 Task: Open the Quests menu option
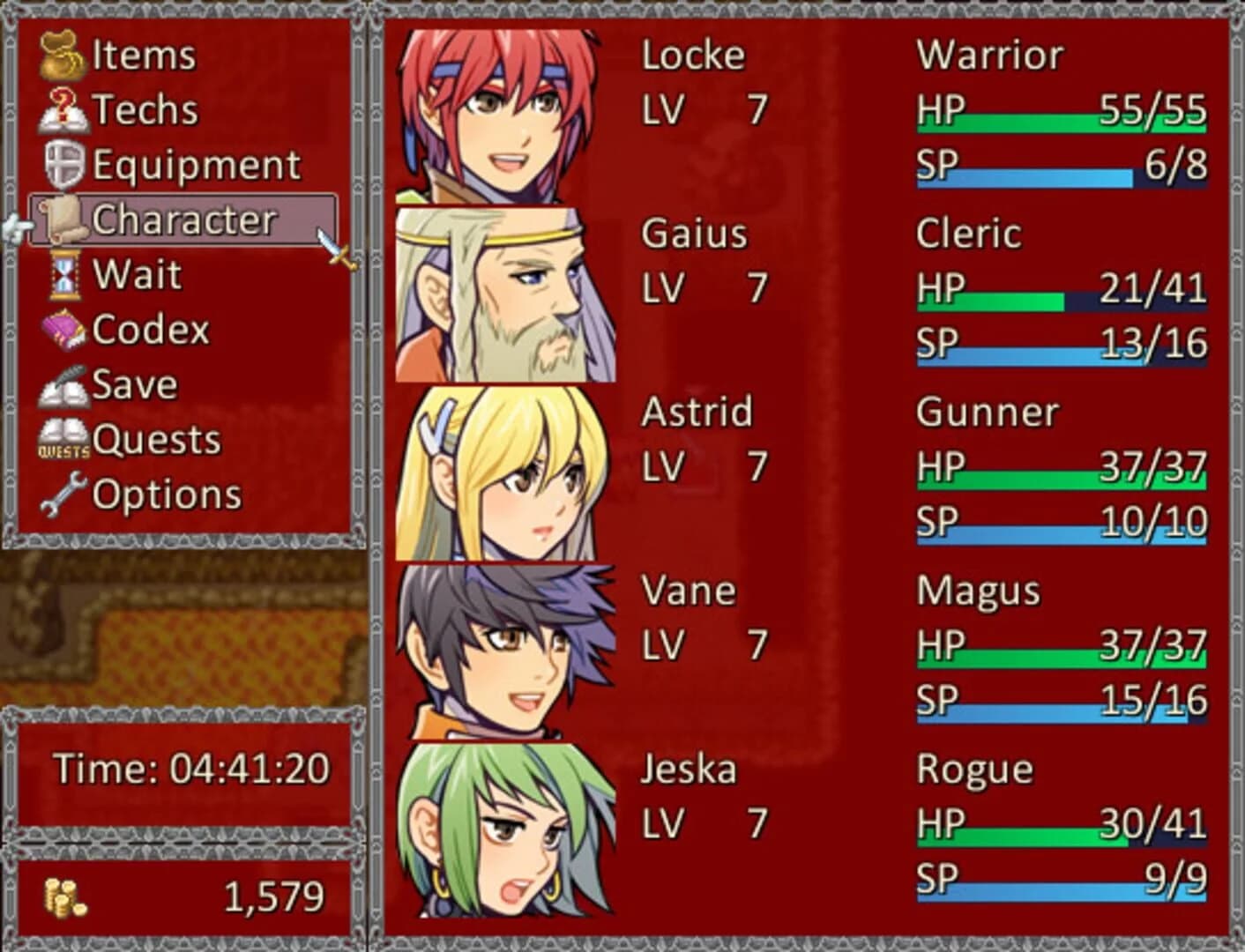point(159,439)
